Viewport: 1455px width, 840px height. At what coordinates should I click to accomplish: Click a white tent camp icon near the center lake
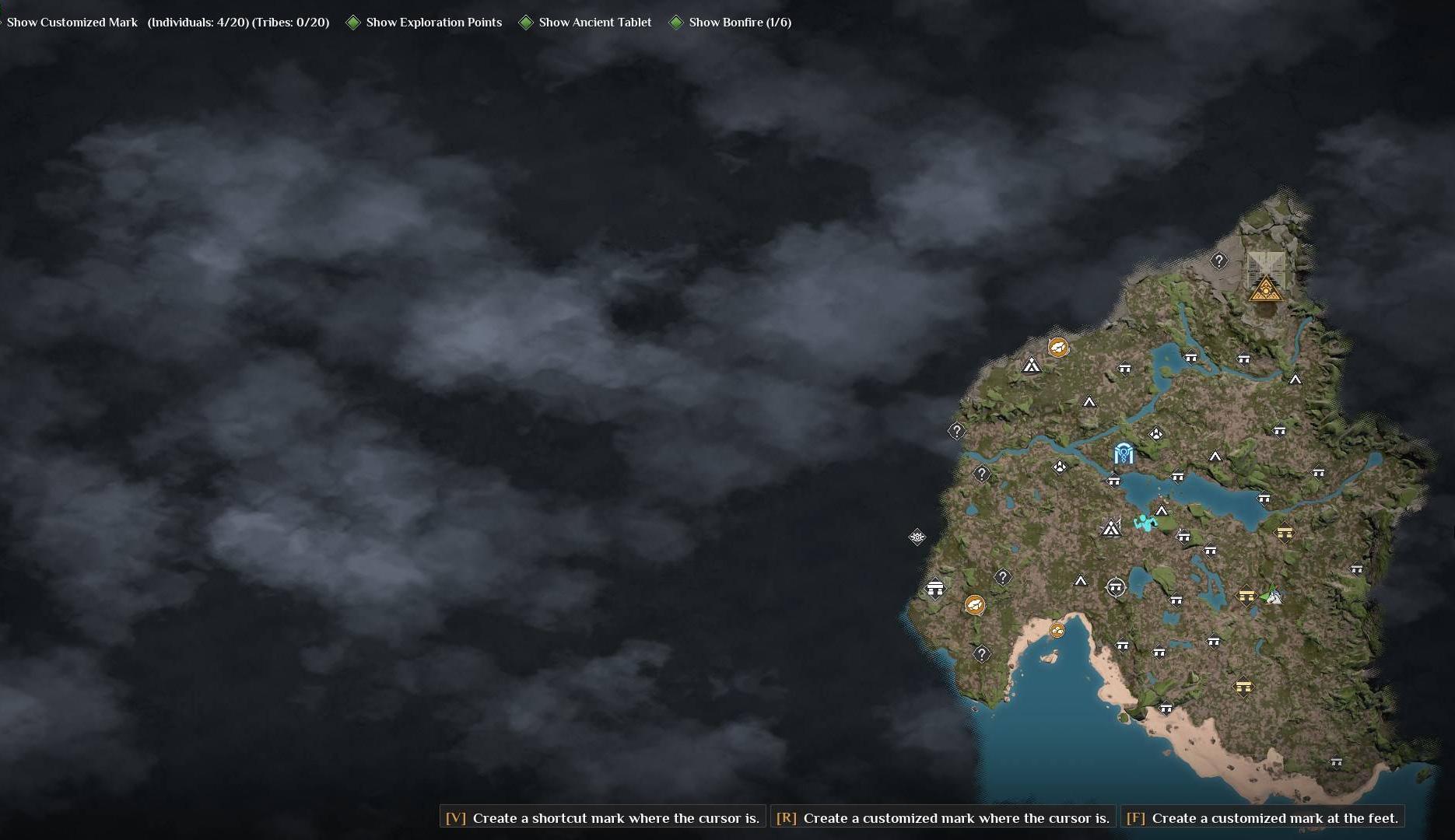[1162, 512]
